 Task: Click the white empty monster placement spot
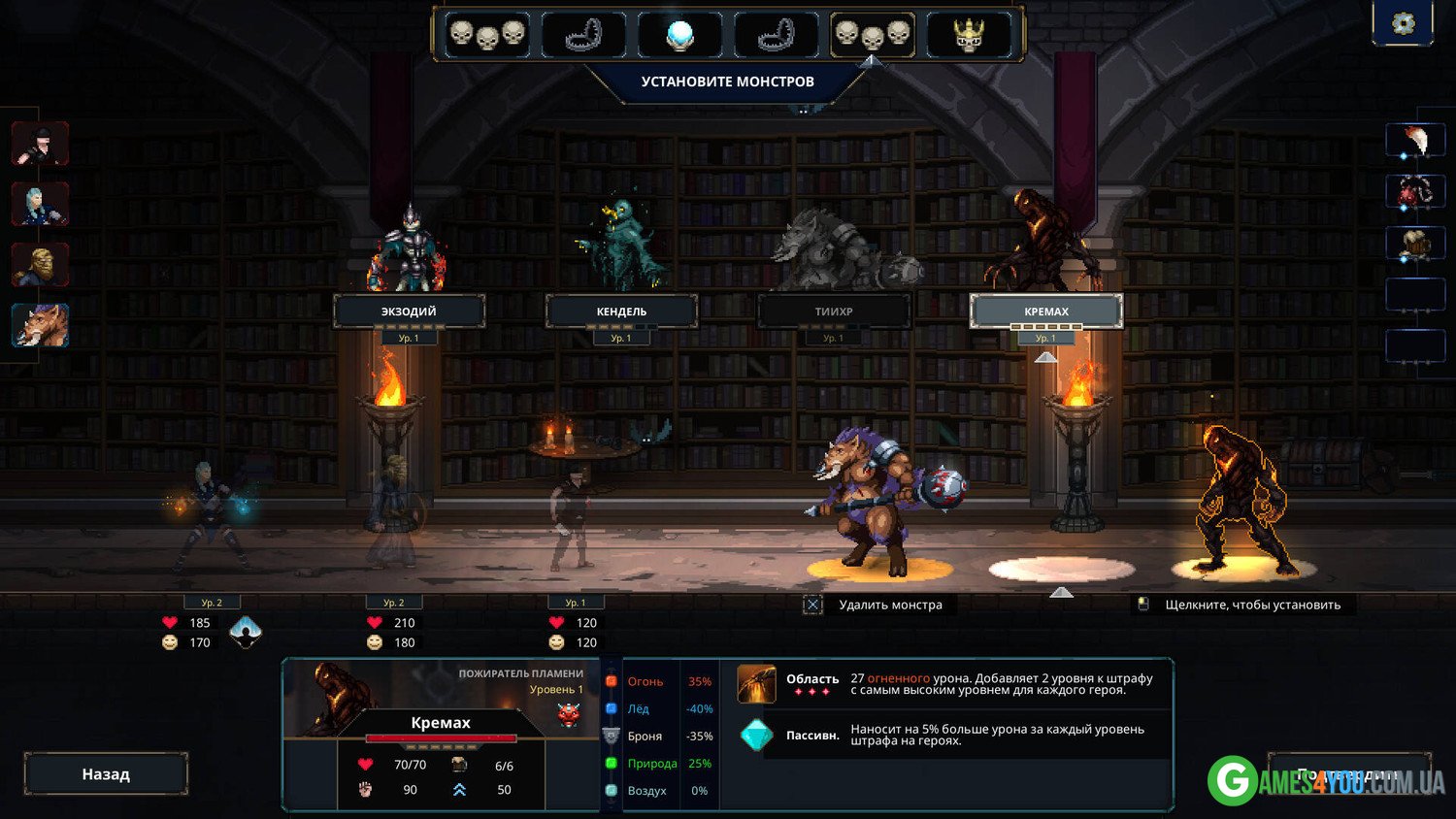coord(1061,569)
